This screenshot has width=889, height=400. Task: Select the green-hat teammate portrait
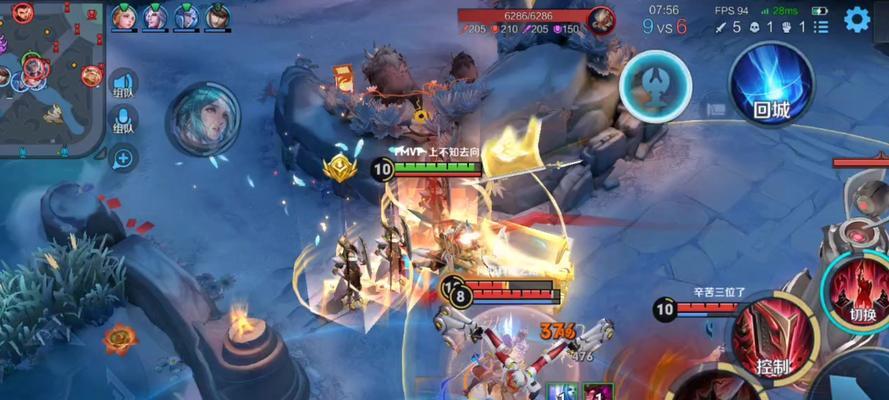click(x=218, y=17)
